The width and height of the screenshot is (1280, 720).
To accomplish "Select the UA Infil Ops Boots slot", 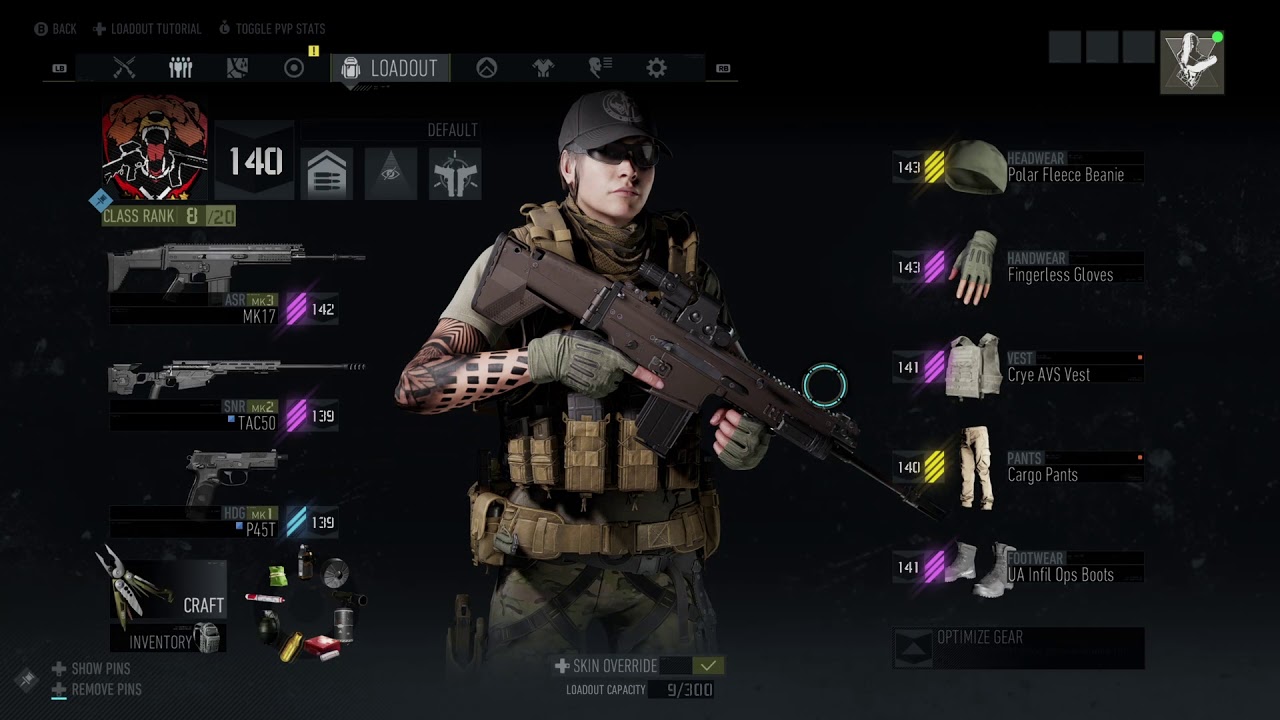I will coord(1018,567).
